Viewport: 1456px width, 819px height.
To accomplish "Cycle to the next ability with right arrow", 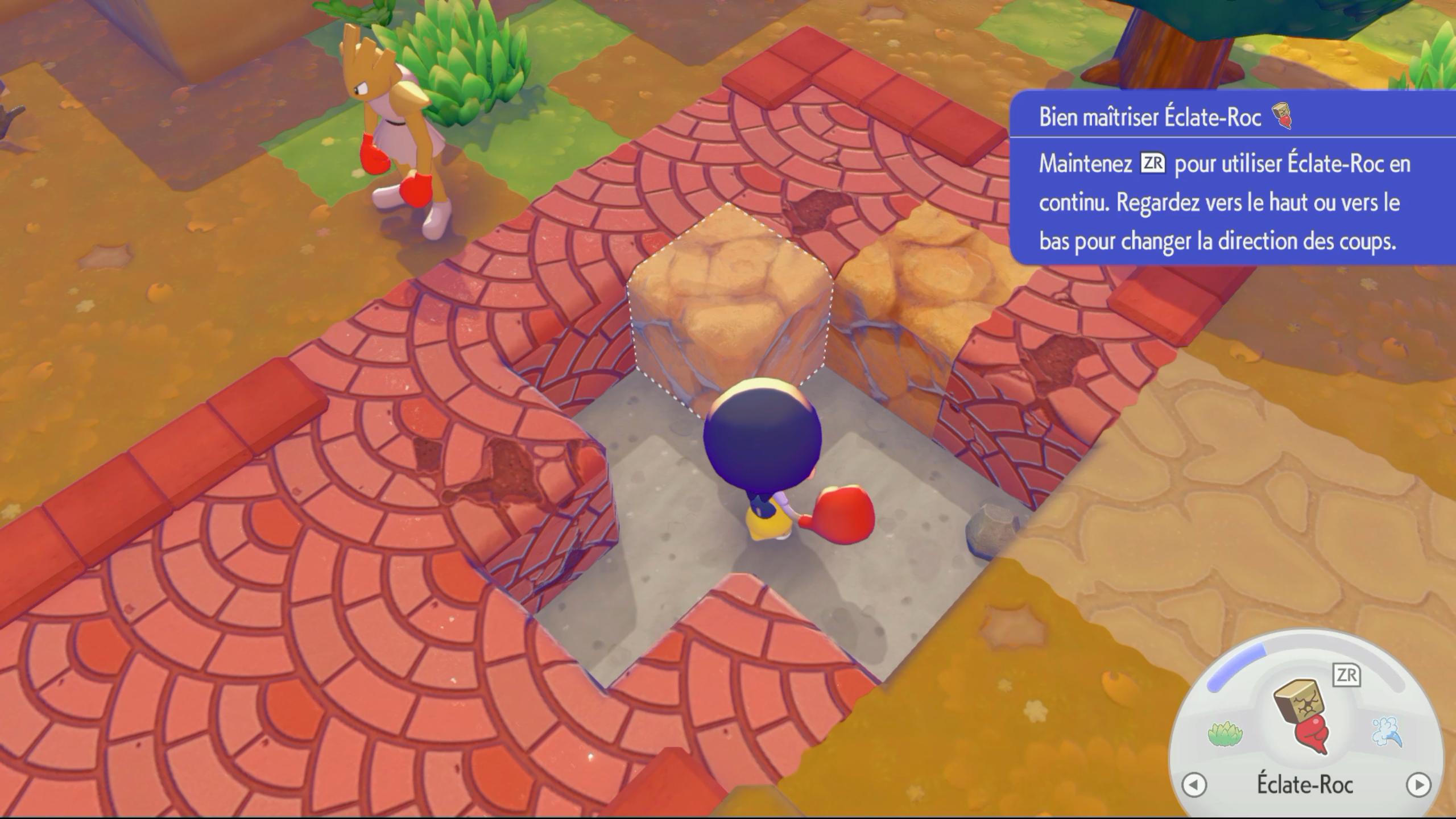I will point(1418,785).
